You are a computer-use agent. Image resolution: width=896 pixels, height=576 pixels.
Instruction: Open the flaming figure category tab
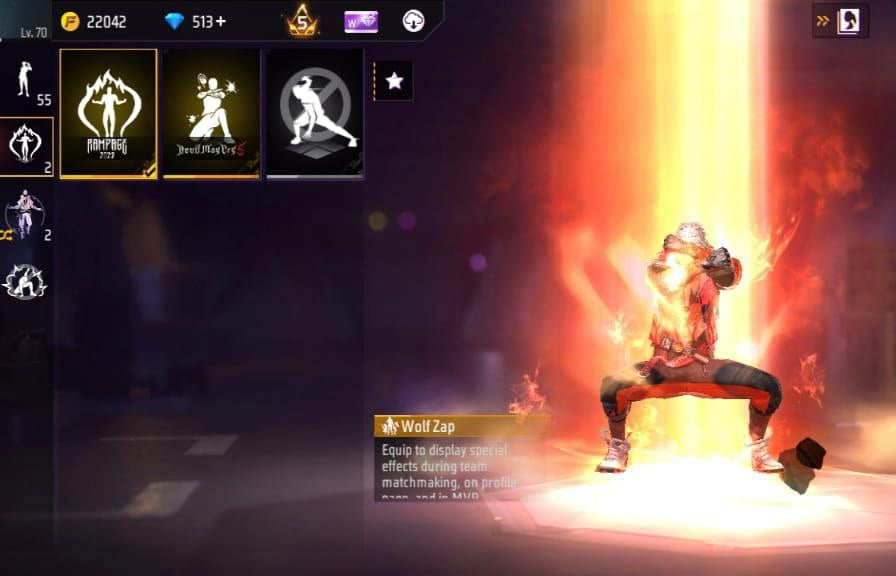click(27, 146)
